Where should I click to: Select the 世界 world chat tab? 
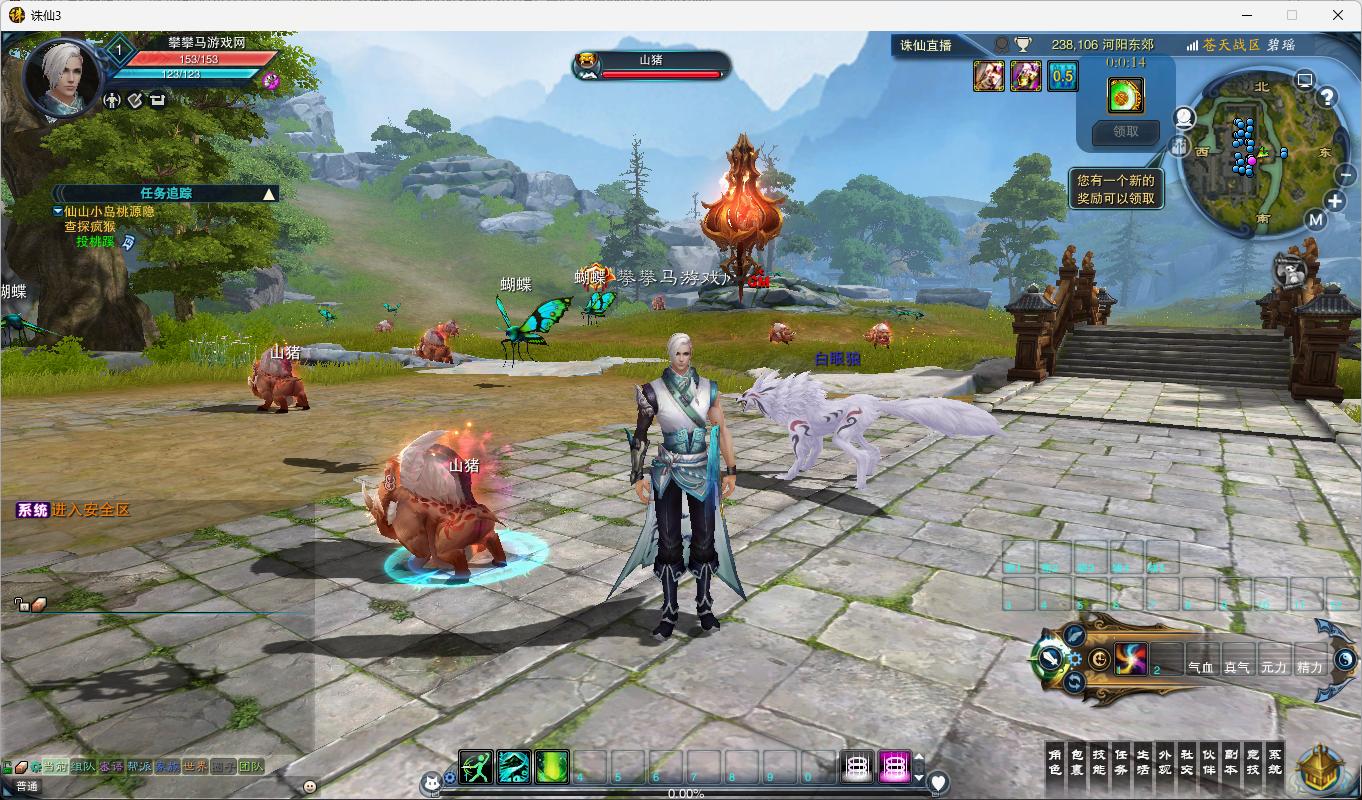[x=196, y=767]
